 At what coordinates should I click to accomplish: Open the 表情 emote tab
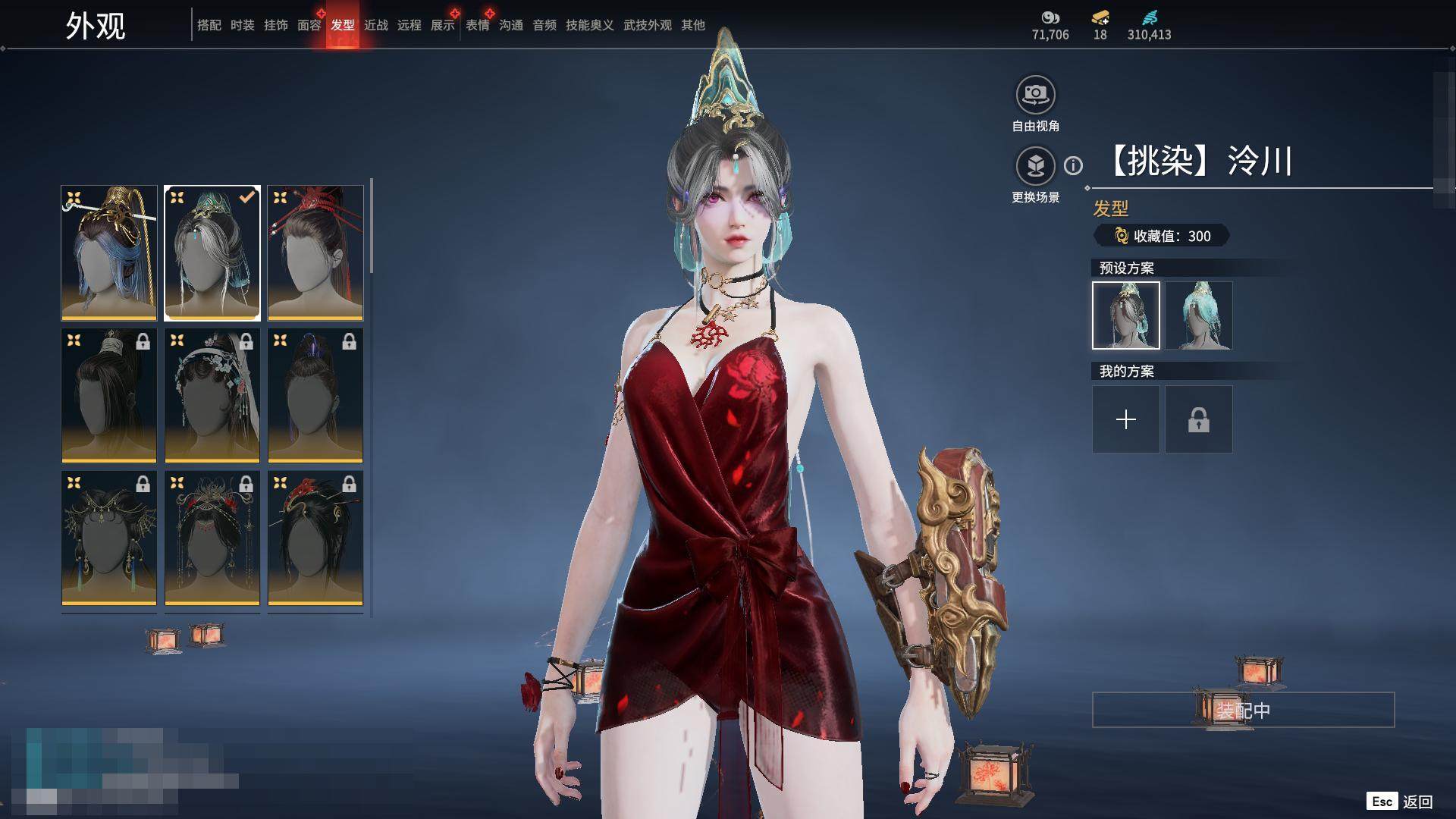coord(477,26)
